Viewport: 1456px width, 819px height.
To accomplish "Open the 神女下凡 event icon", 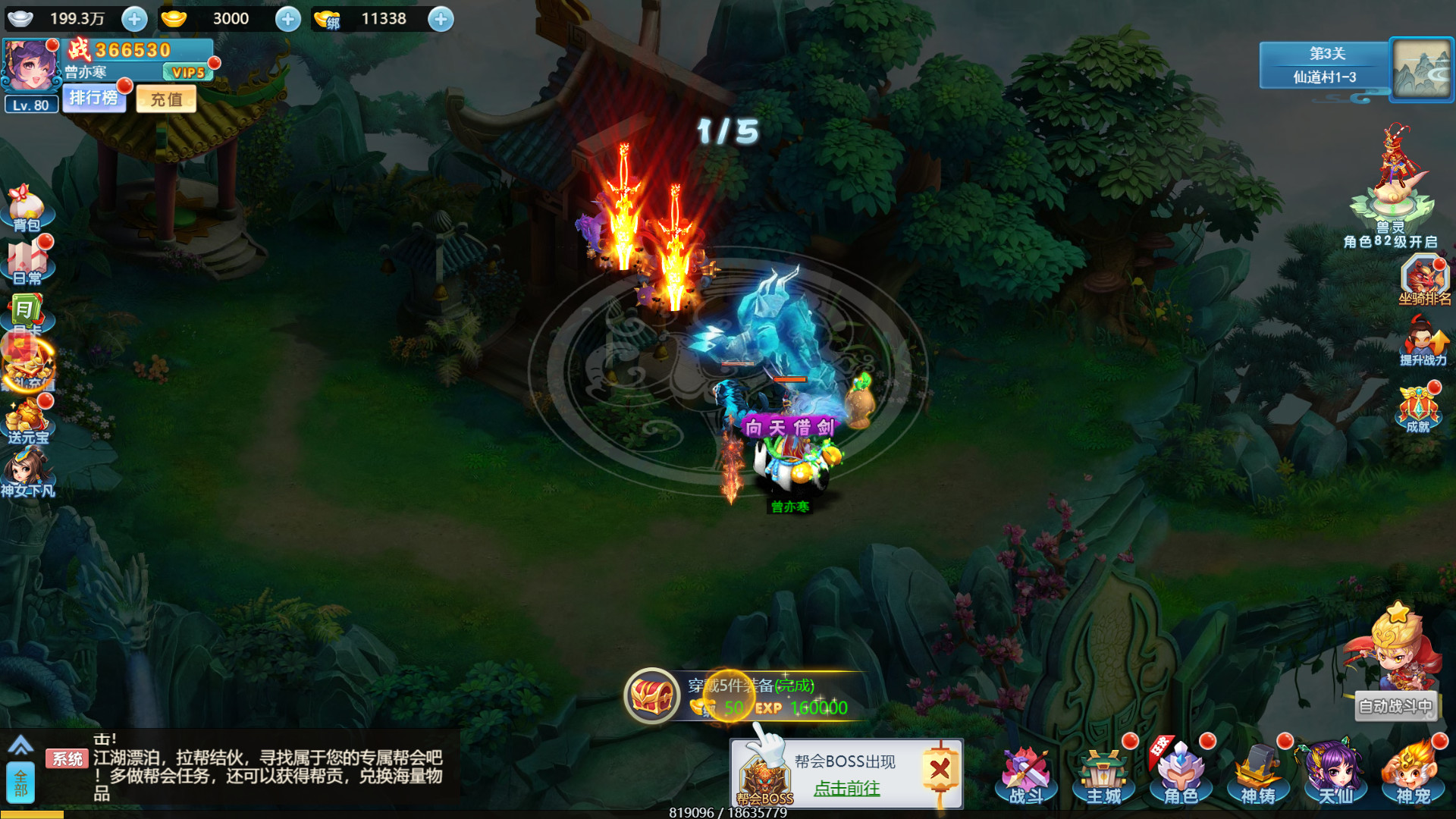I will [x=27, y=466].
